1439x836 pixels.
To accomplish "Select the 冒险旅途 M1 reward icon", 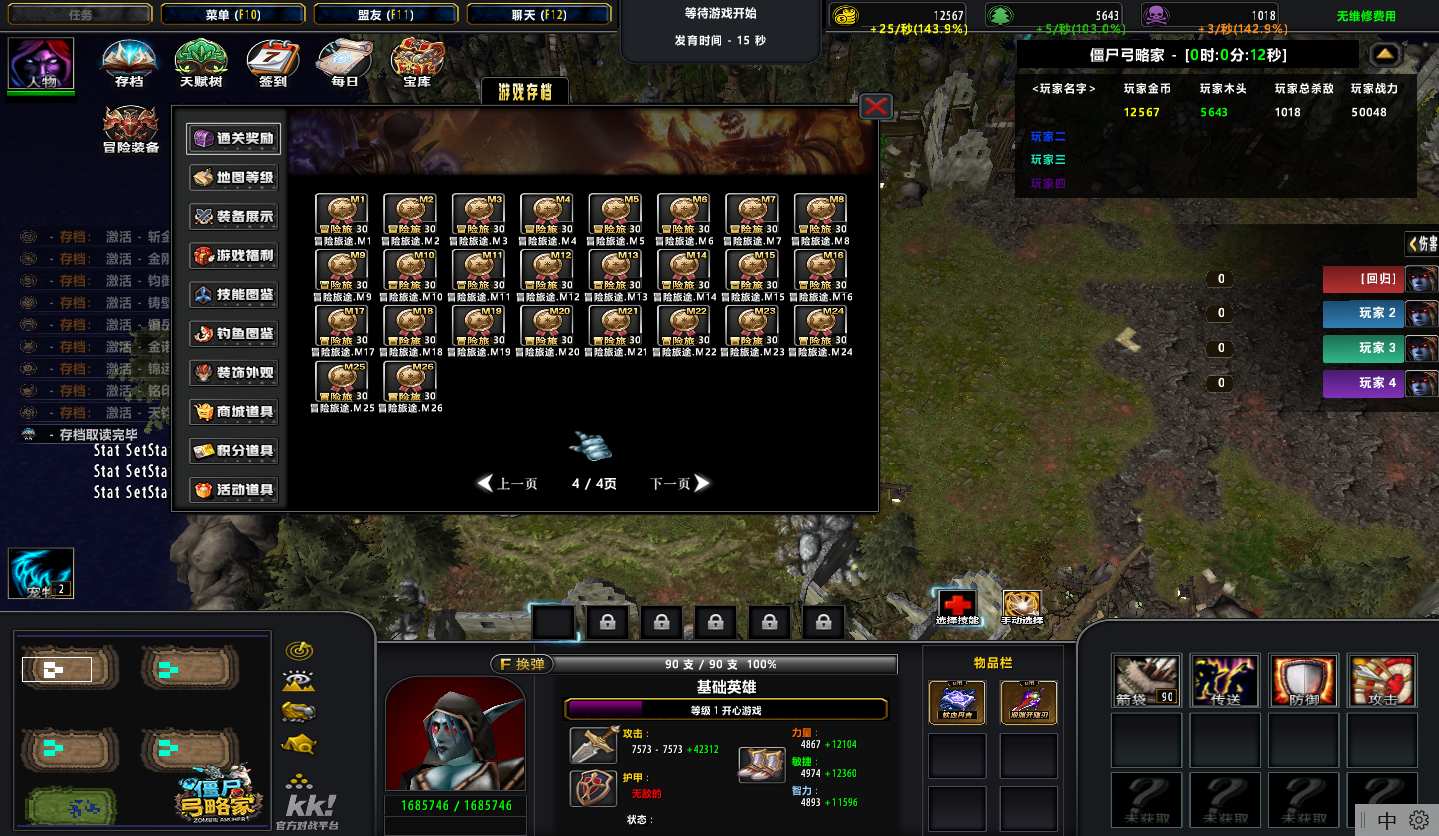I will click(x=342, y=214).
